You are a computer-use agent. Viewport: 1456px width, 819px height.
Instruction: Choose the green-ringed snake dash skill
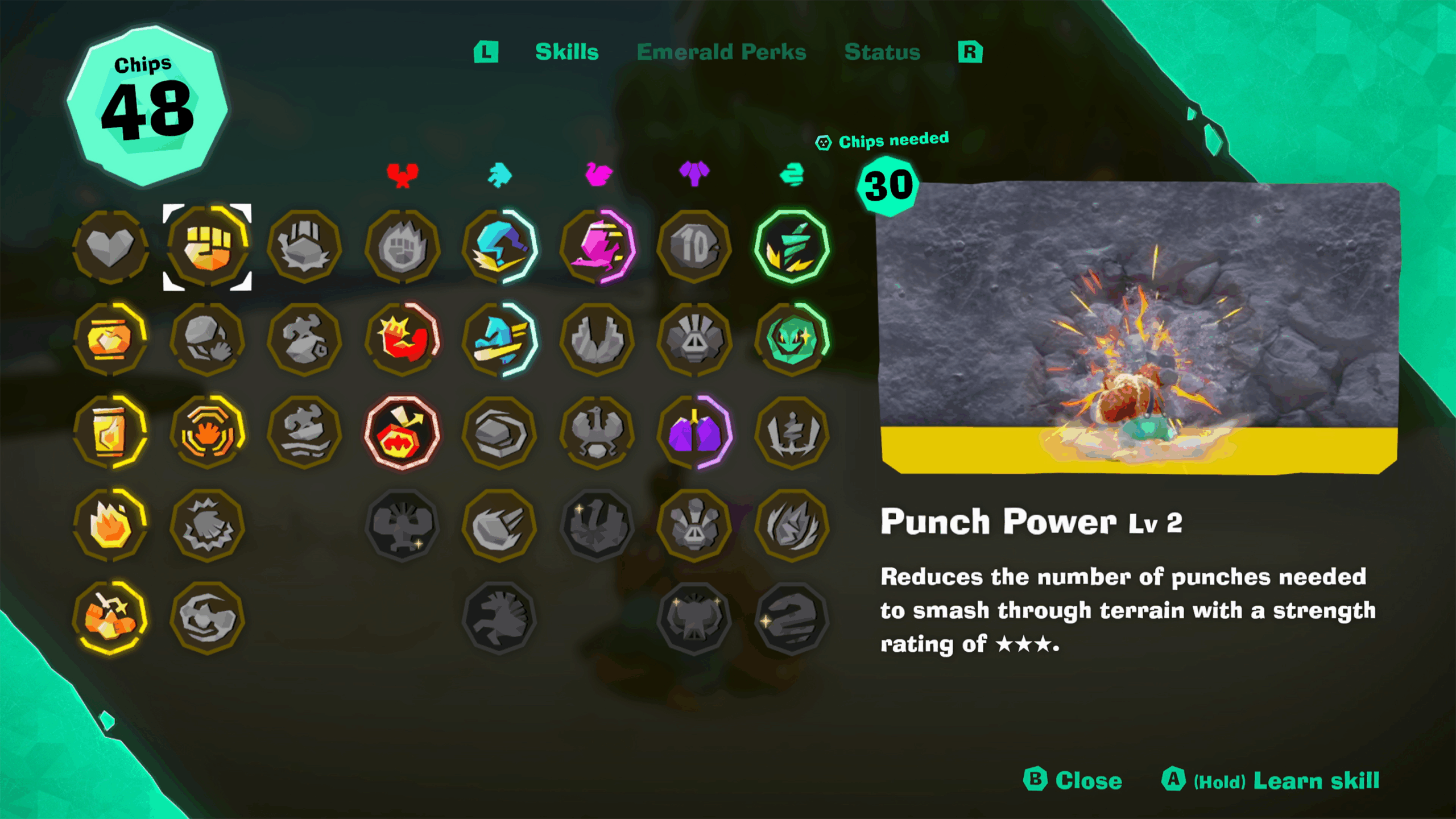pyautogui.click(x=791, y=247)
